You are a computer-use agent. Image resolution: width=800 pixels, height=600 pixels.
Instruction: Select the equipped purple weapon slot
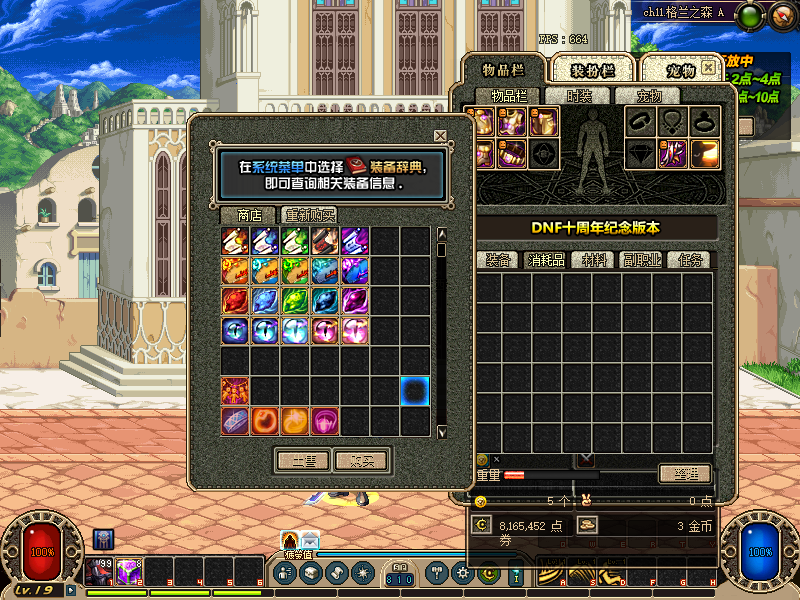(670, 153)
